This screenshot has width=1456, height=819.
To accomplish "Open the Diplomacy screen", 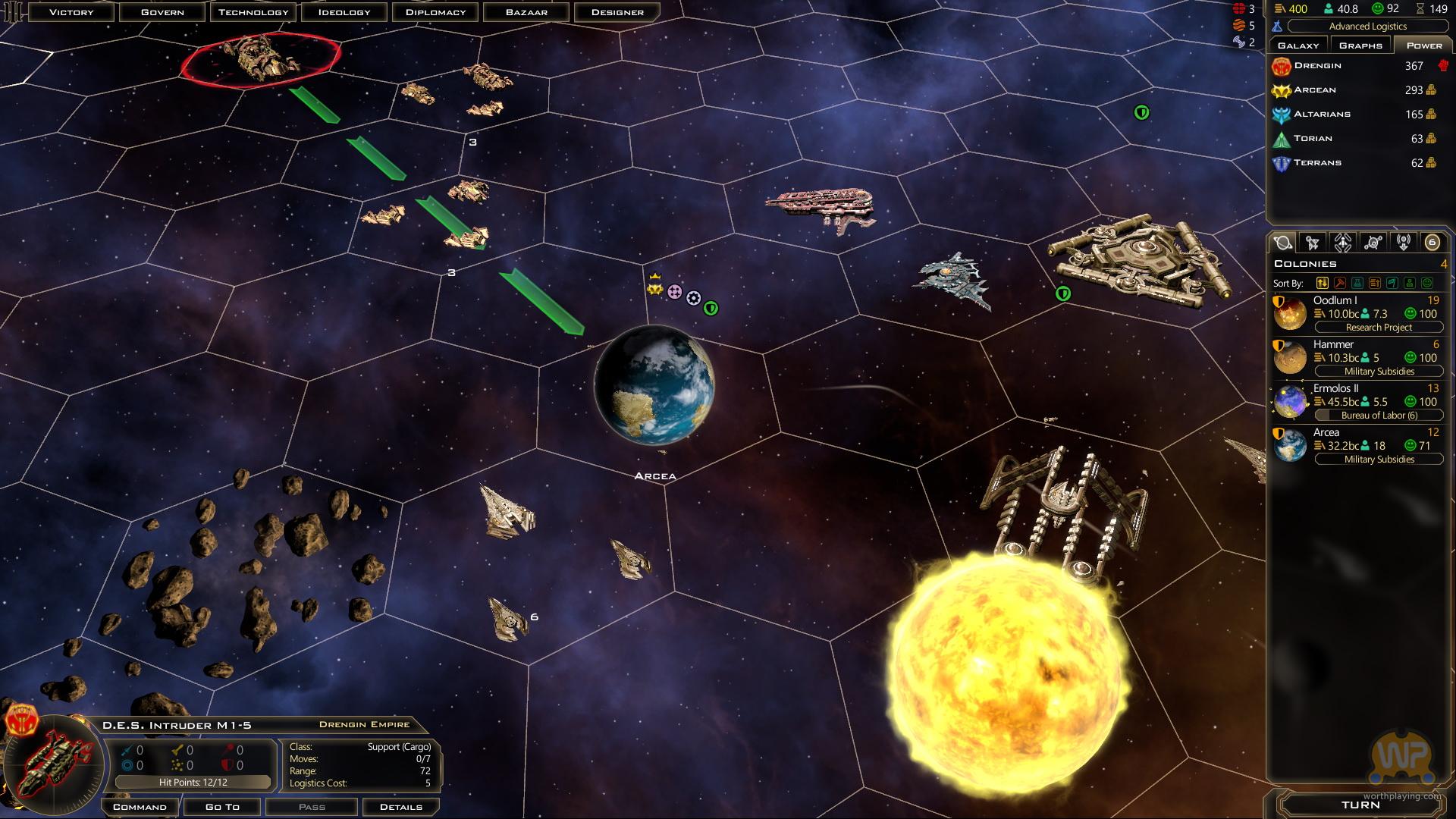I will [435, 12].
